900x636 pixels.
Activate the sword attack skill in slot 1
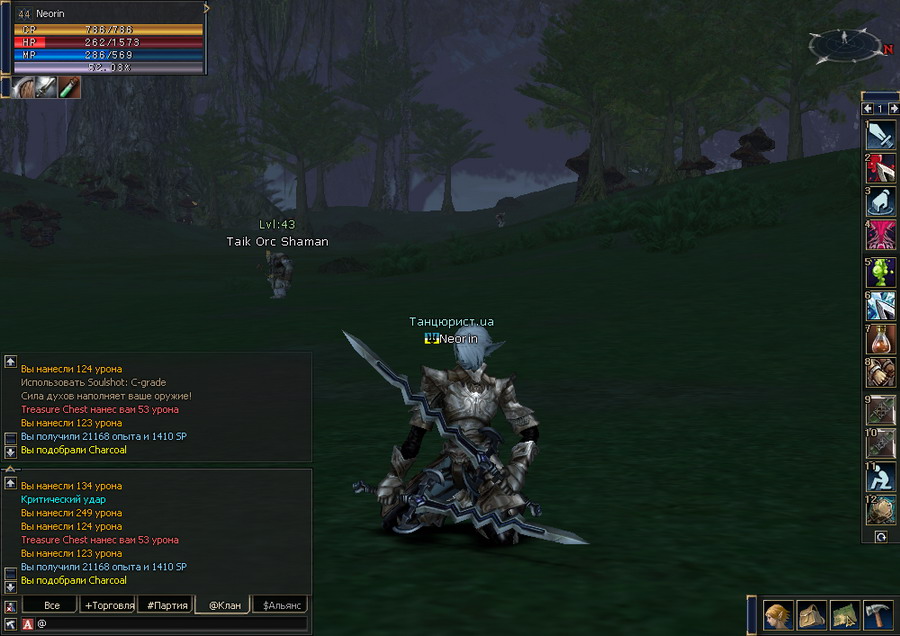(x=881, y=135)
